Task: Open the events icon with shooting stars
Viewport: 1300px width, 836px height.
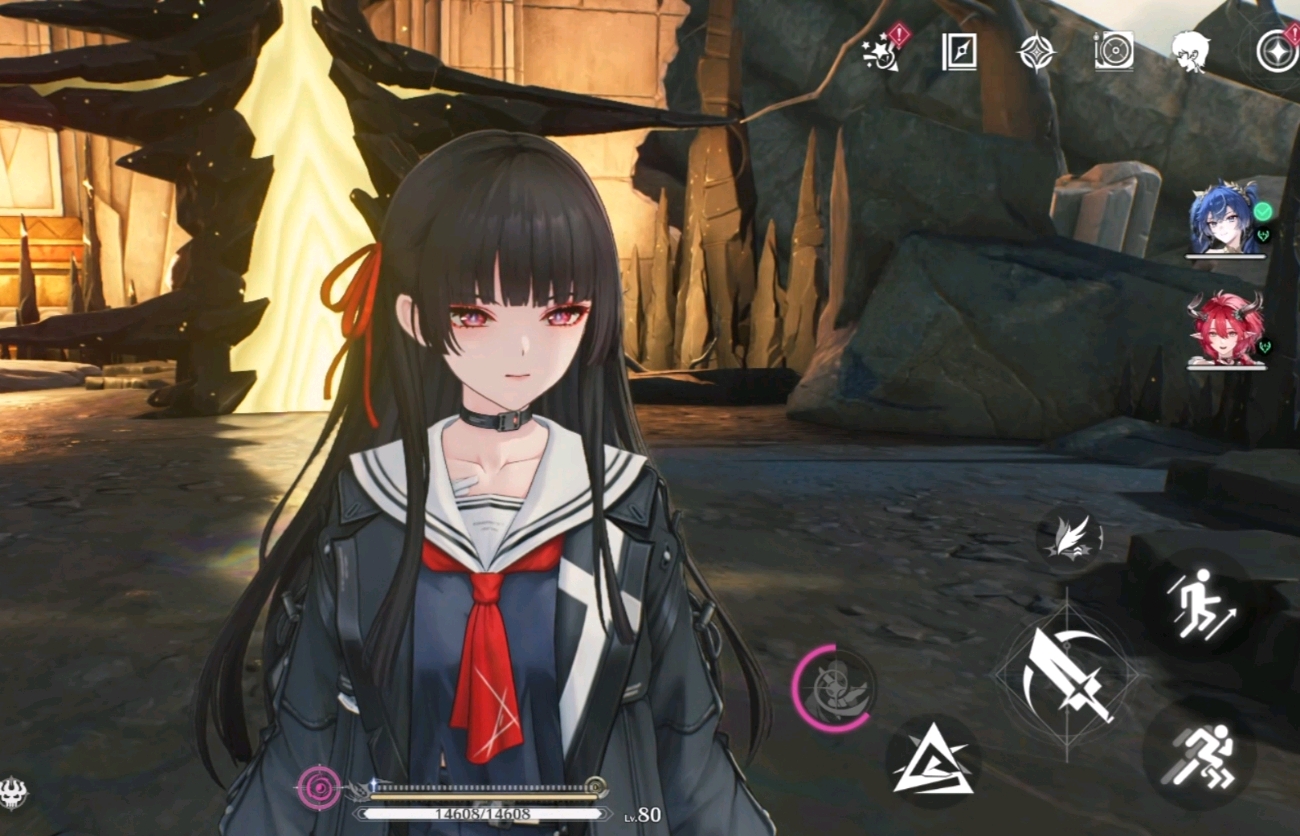Action: point(882,51)
